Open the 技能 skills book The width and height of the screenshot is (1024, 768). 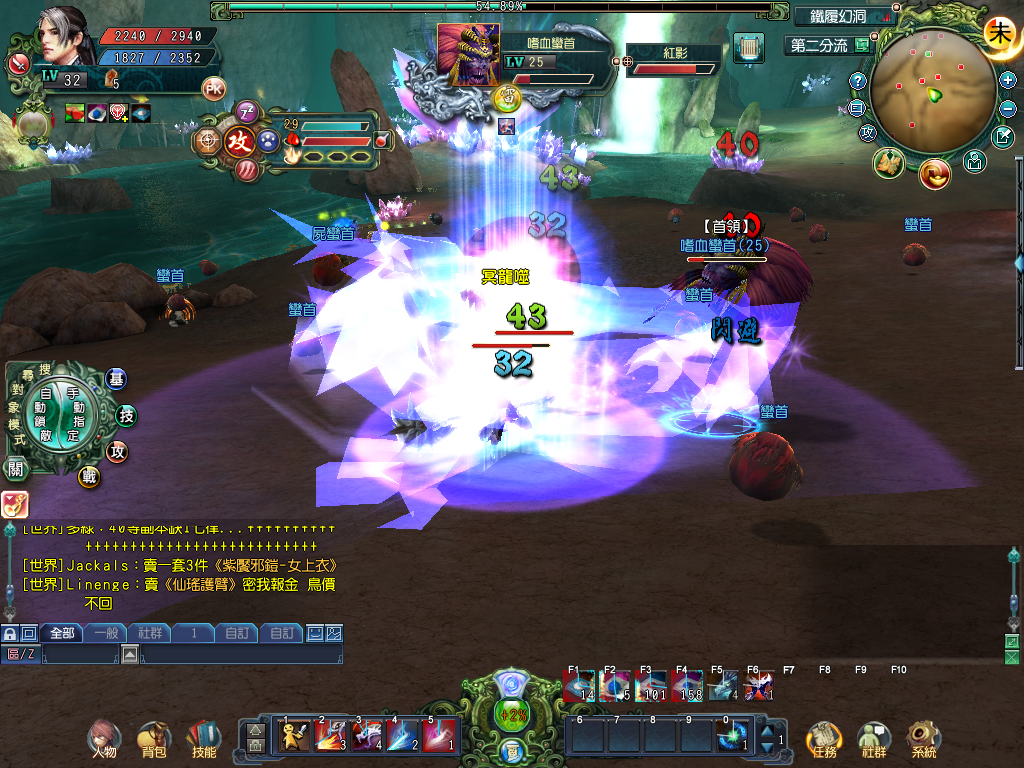tap(204, 738)
